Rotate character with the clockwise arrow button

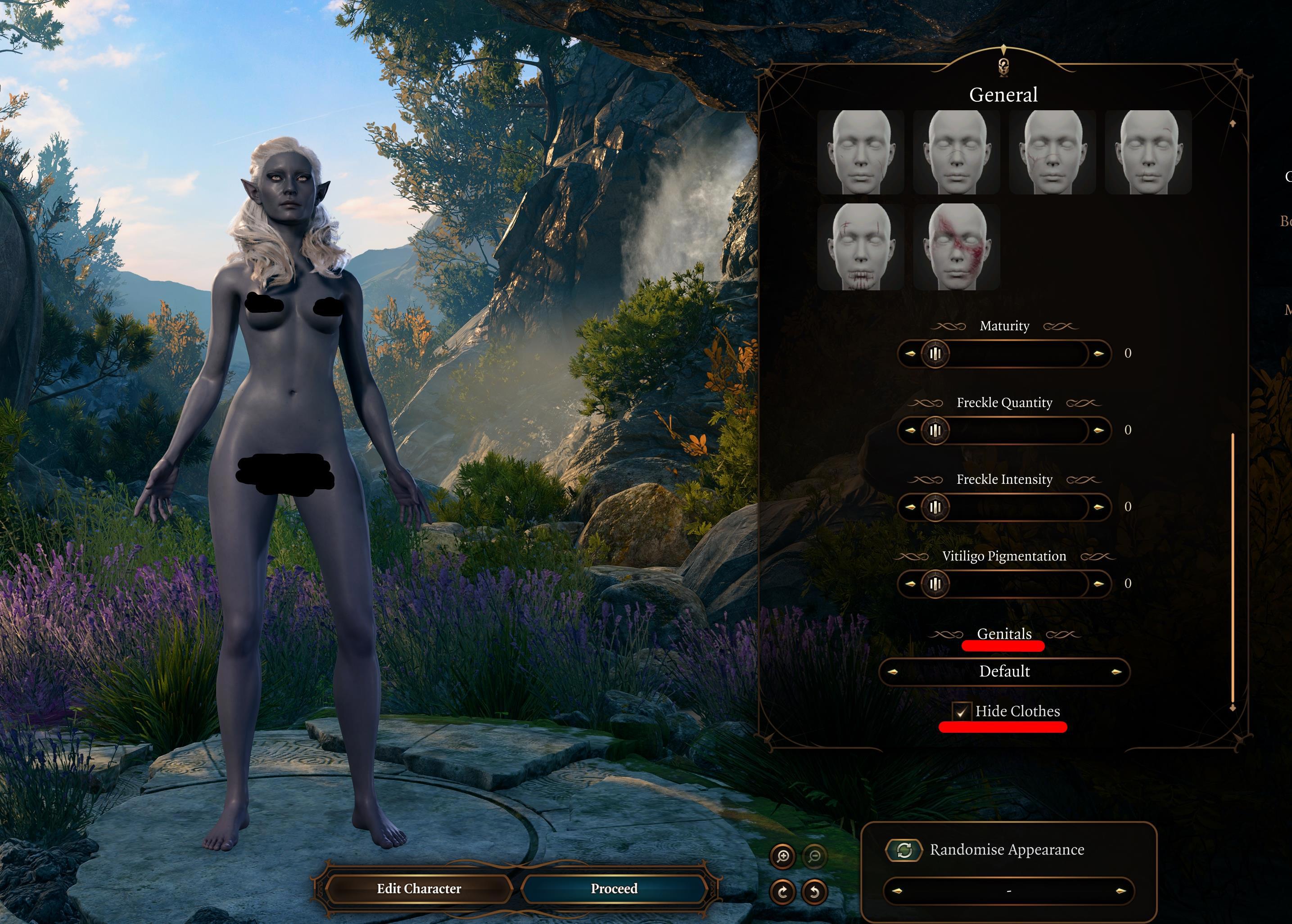point(782,891)
